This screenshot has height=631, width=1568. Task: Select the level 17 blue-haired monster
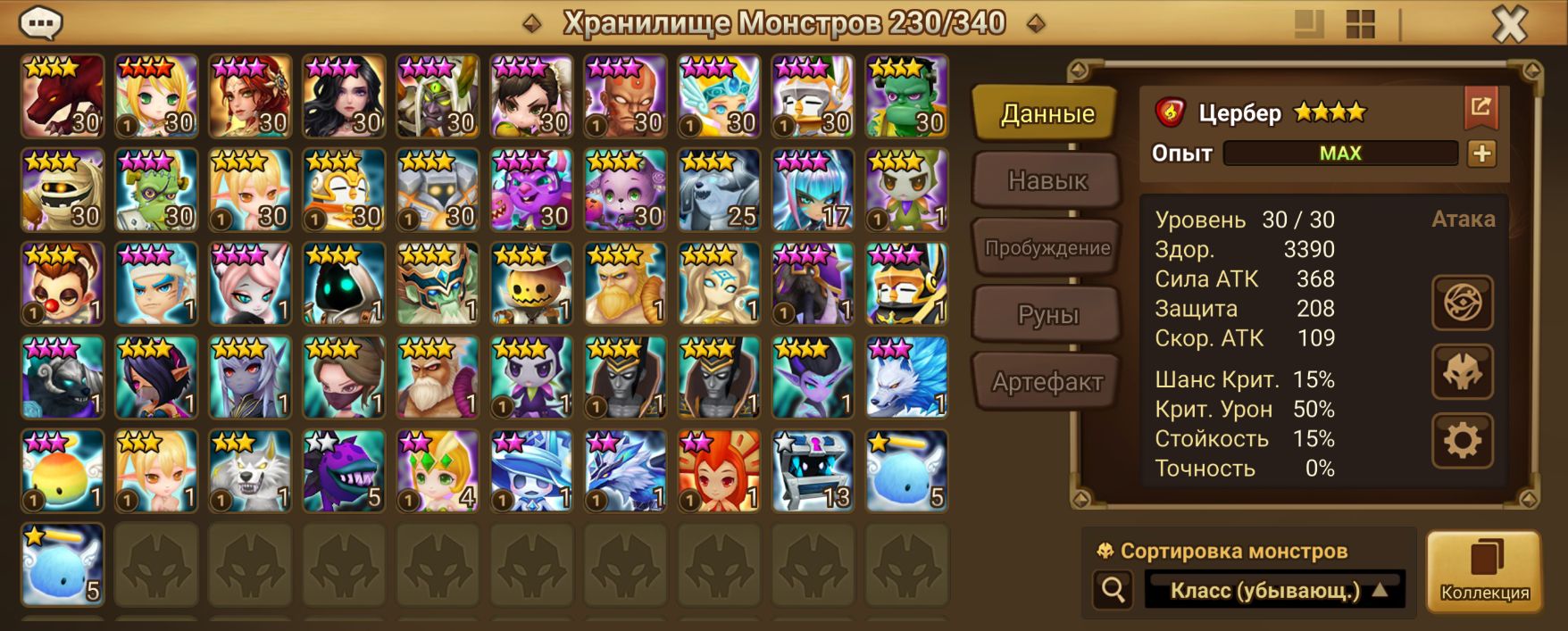click(x=813, y=189)
